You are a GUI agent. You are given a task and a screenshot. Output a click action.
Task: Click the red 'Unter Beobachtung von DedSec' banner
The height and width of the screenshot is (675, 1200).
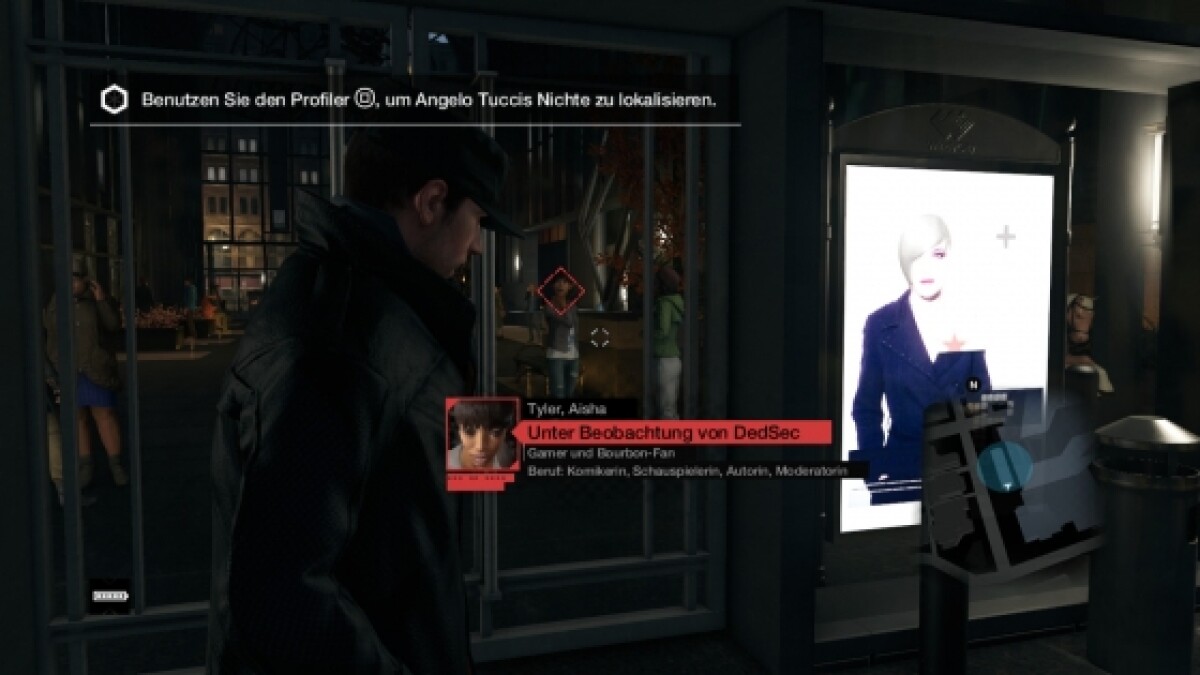point(677,431)
